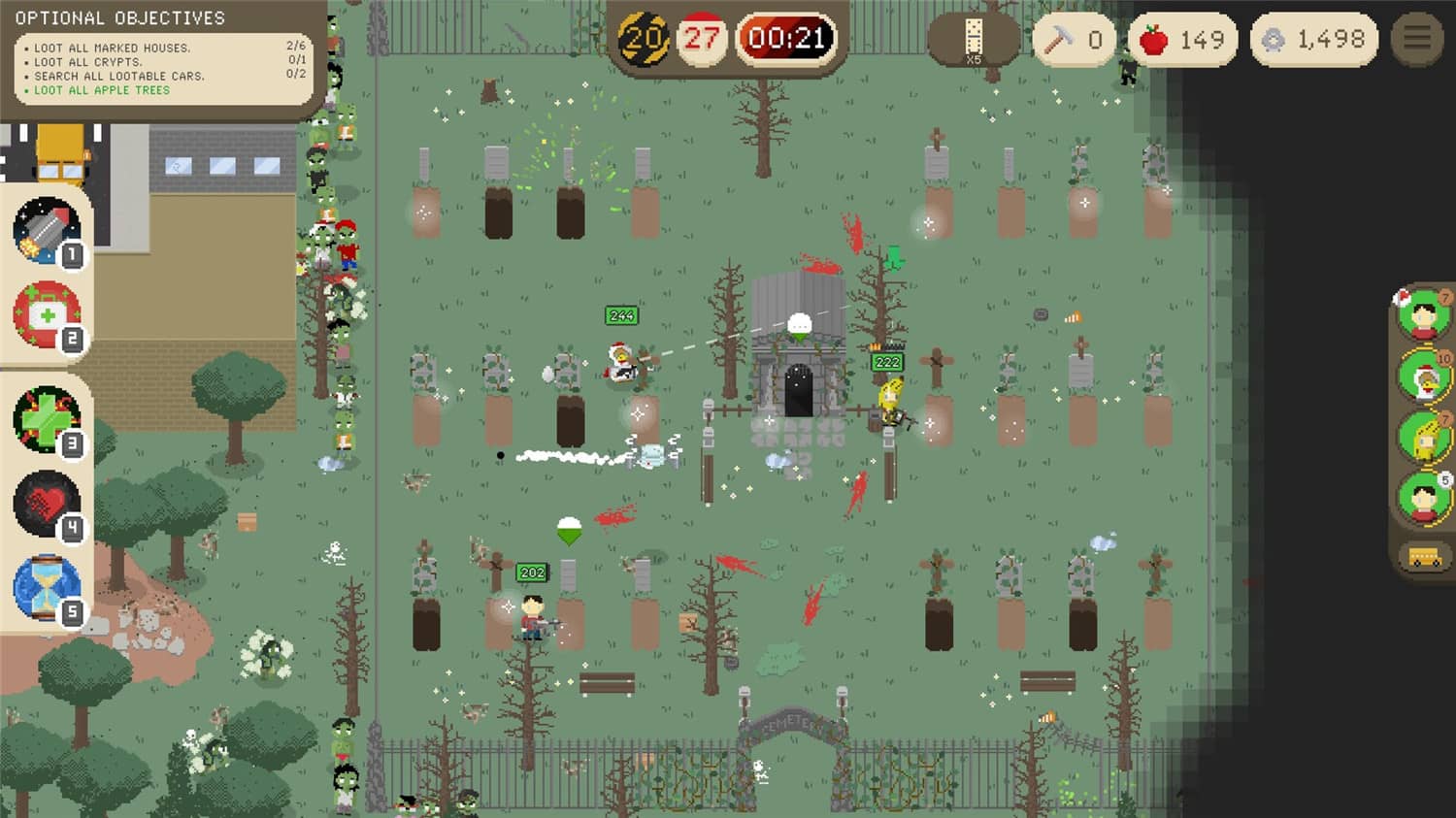Activate the green cross heal ability
This screenshot has height=818, width=1456.
[x=46, y=415]
